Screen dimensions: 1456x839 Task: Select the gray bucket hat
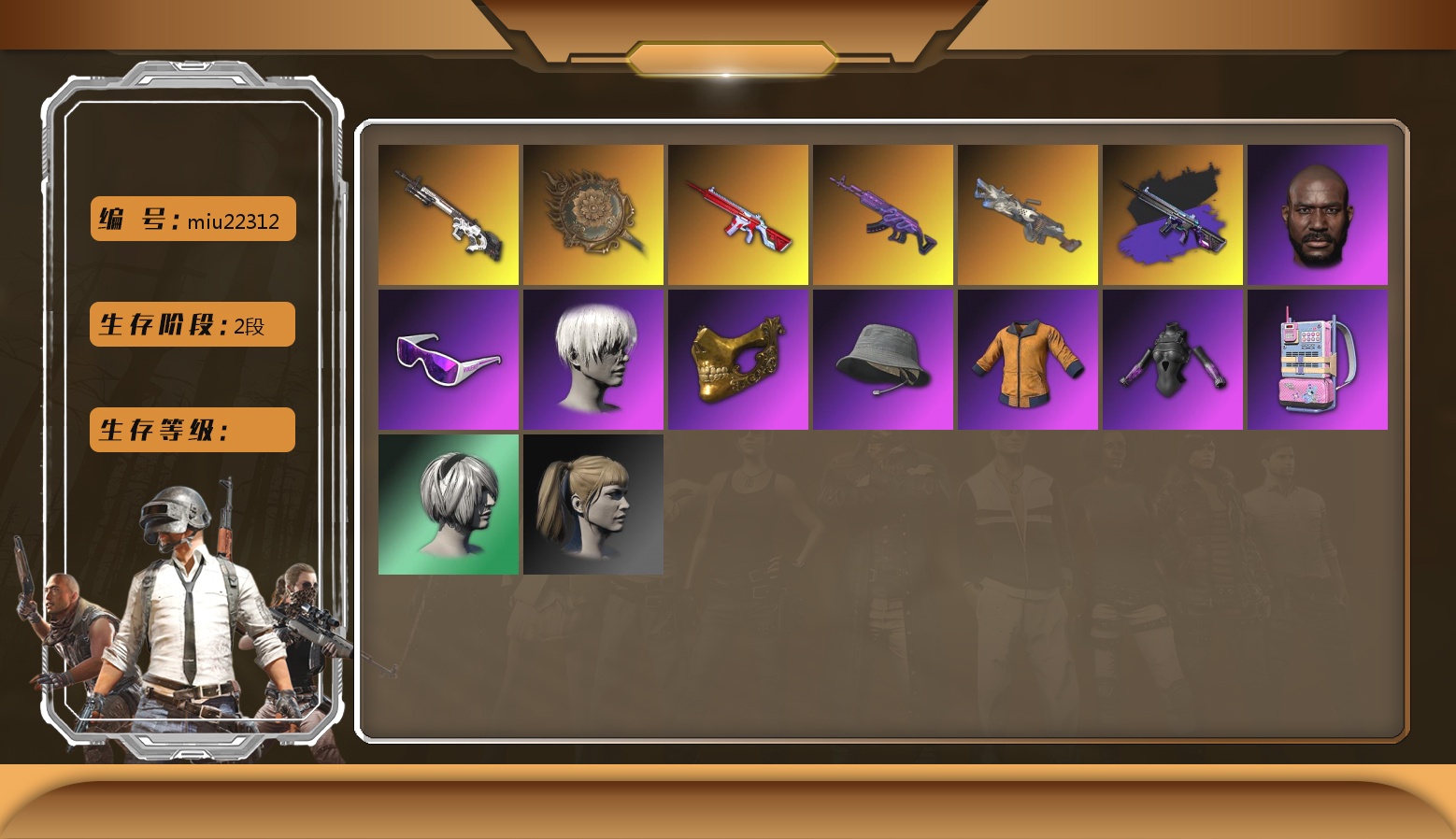click(883, 360)
